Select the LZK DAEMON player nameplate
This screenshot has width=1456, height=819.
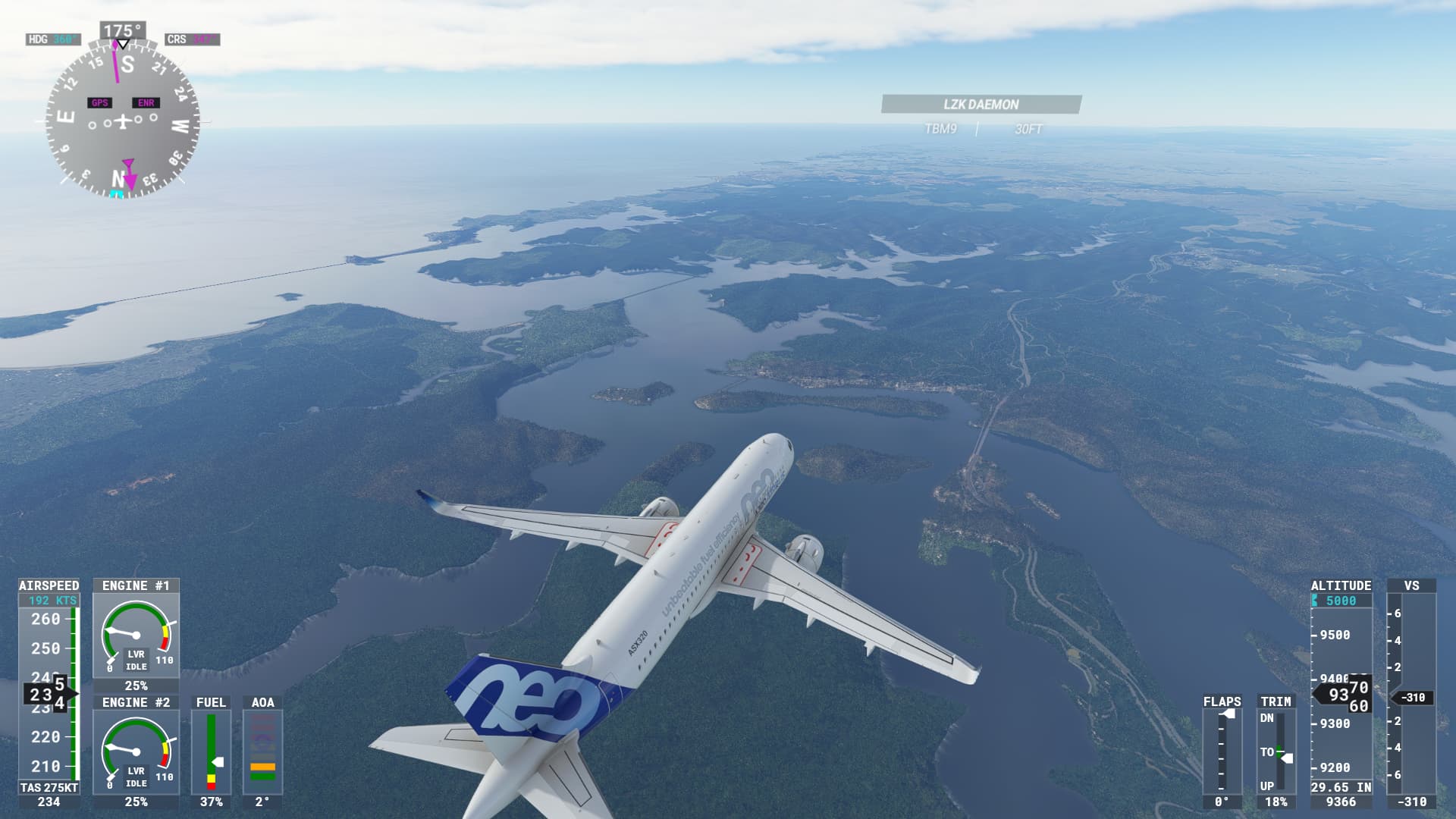pyautogui.click(x=981, y=105)
